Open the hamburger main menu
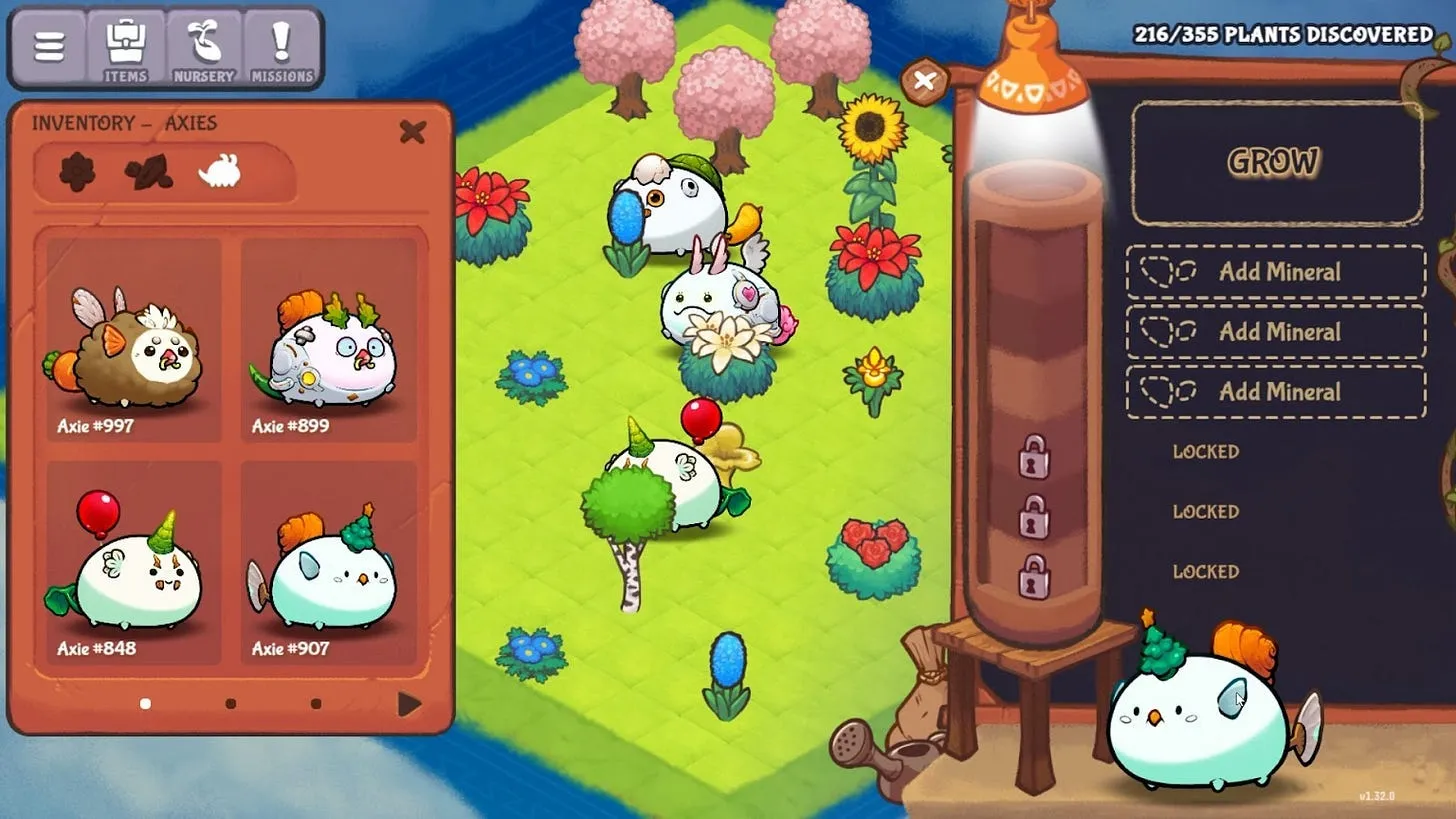Screen dimensions: 1456x819 coord(49,47)
